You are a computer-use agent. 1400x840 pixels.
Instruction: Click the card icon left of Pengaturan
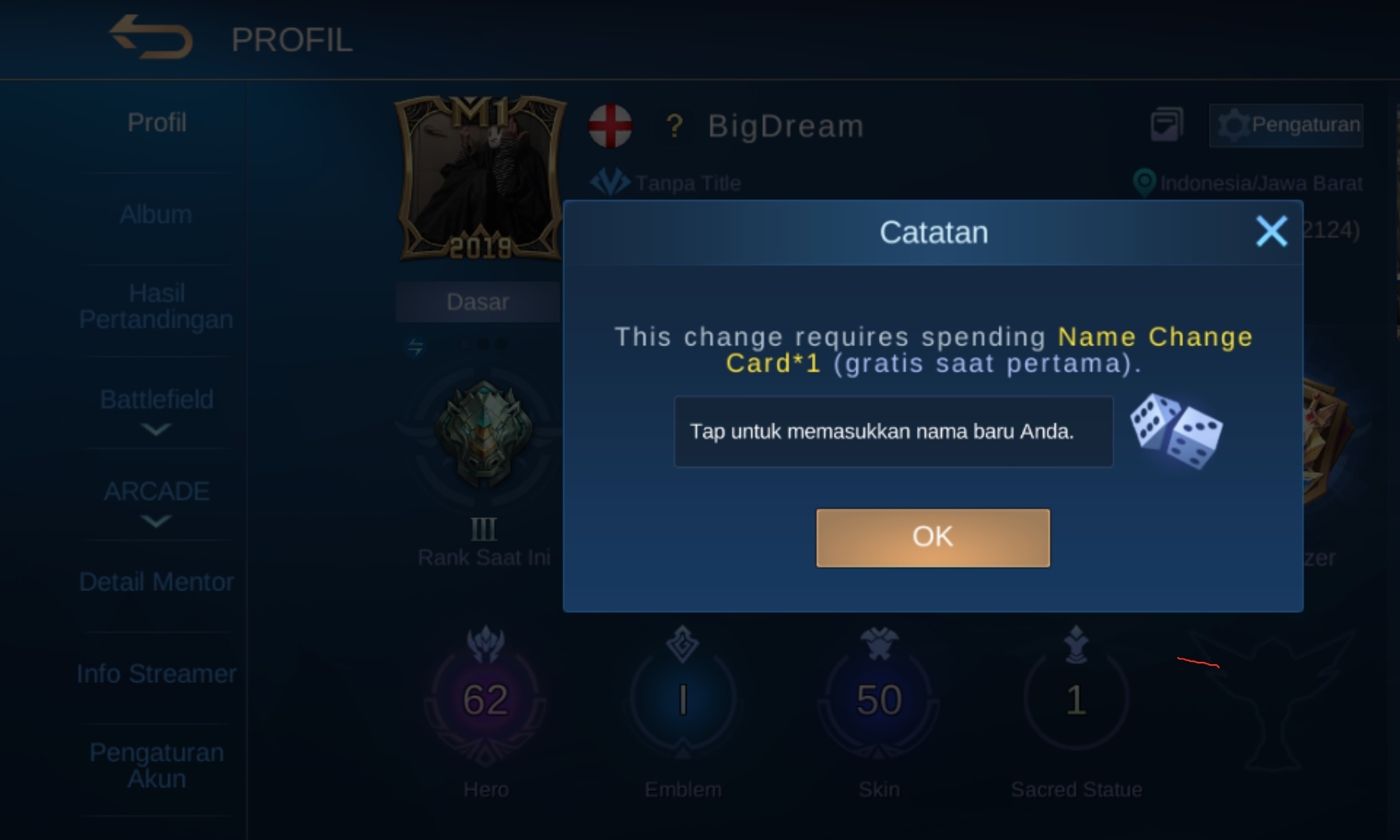tap(1167, 123)
